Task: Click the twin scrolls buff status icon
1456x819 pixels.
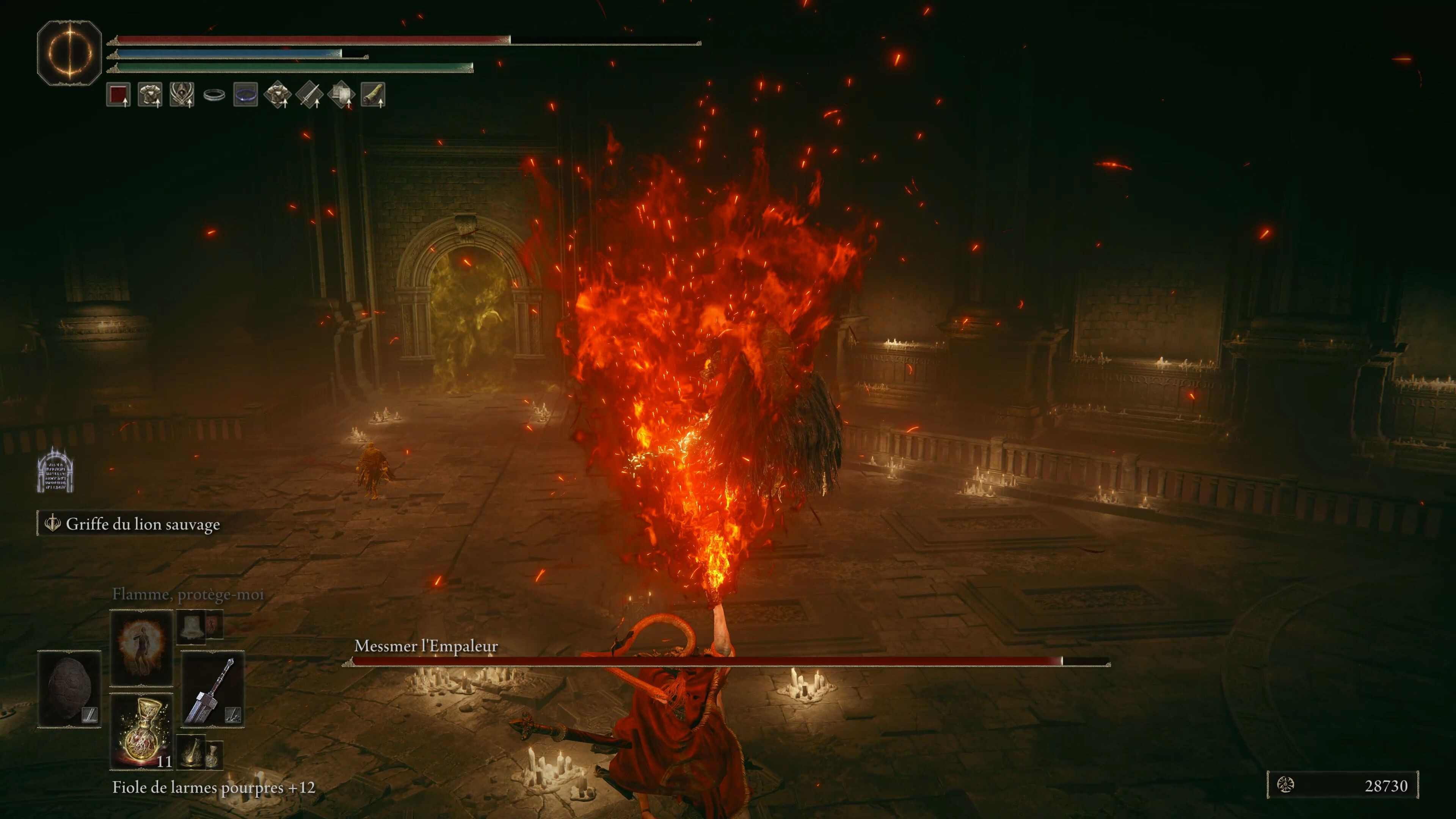Action: point(341,94)
